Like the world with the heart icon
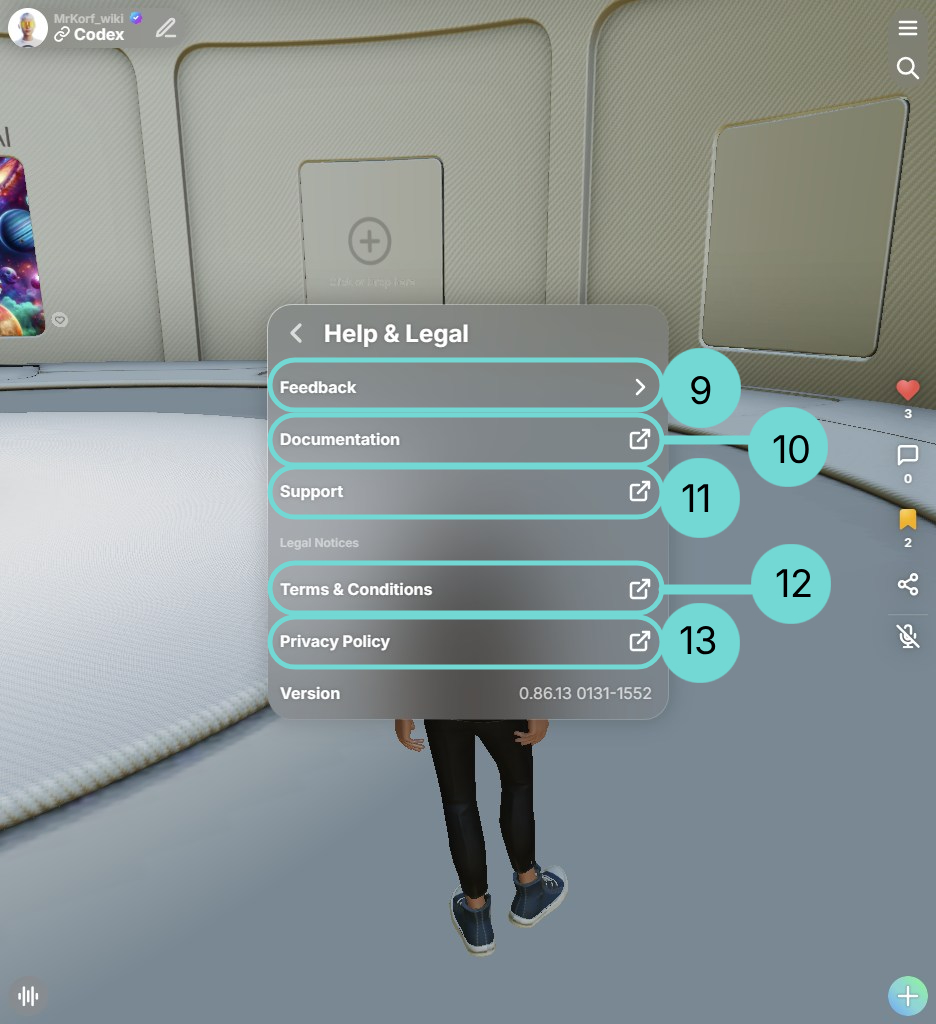The image size is (936, 1024). (908, 390)
